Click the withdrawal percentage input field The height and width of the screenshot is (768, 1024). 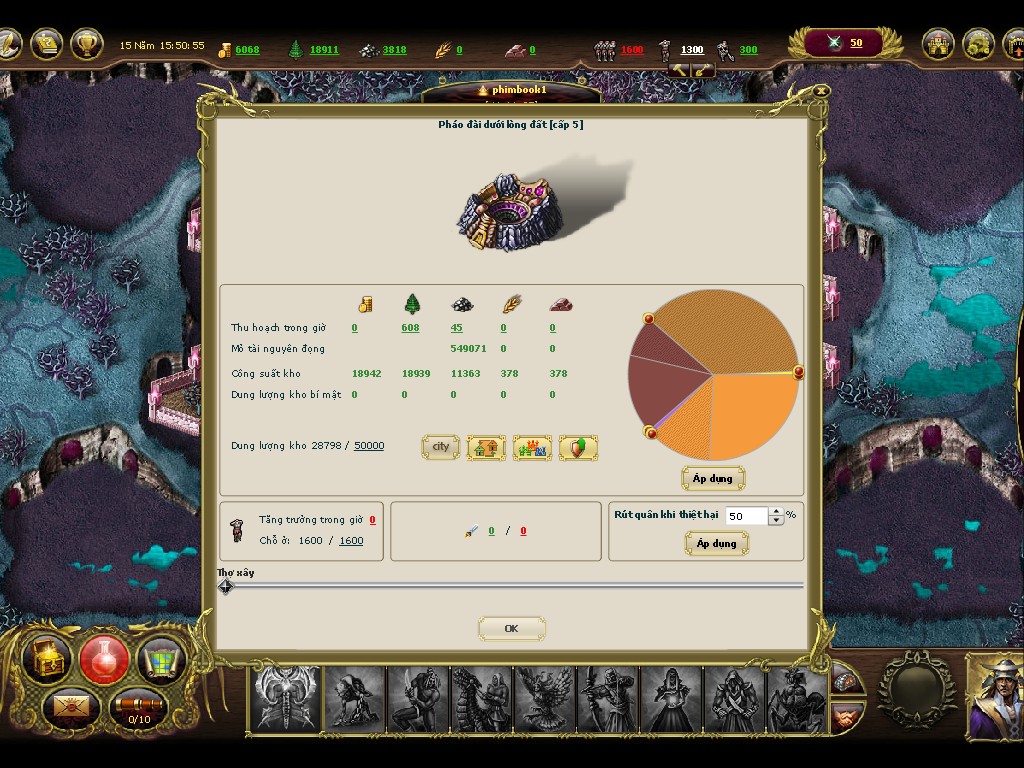pos(746,516)
